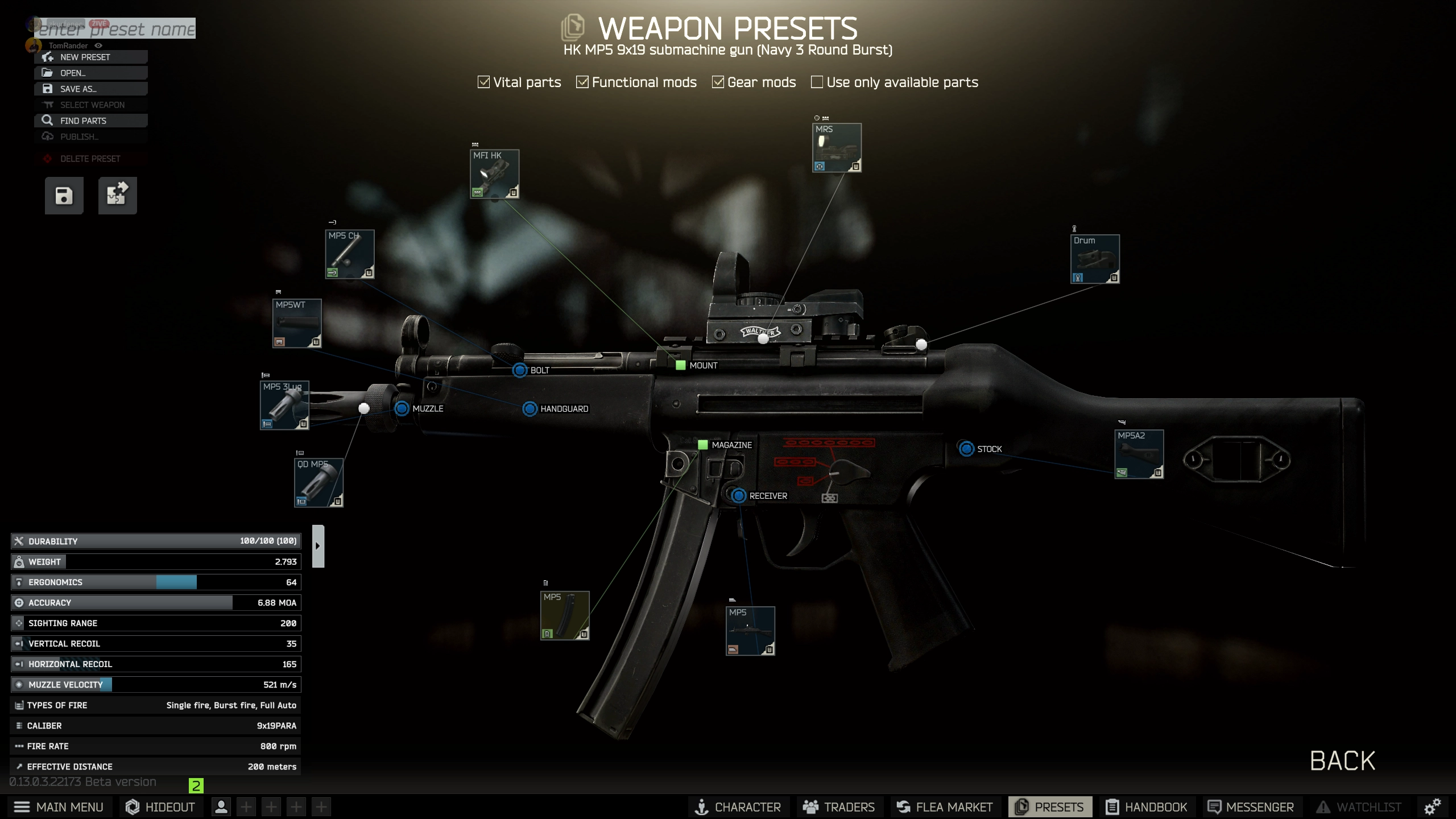Viewport: 1456px width, 819px height.
Task: Click the floppy disk save button
Action: (64, 196)
